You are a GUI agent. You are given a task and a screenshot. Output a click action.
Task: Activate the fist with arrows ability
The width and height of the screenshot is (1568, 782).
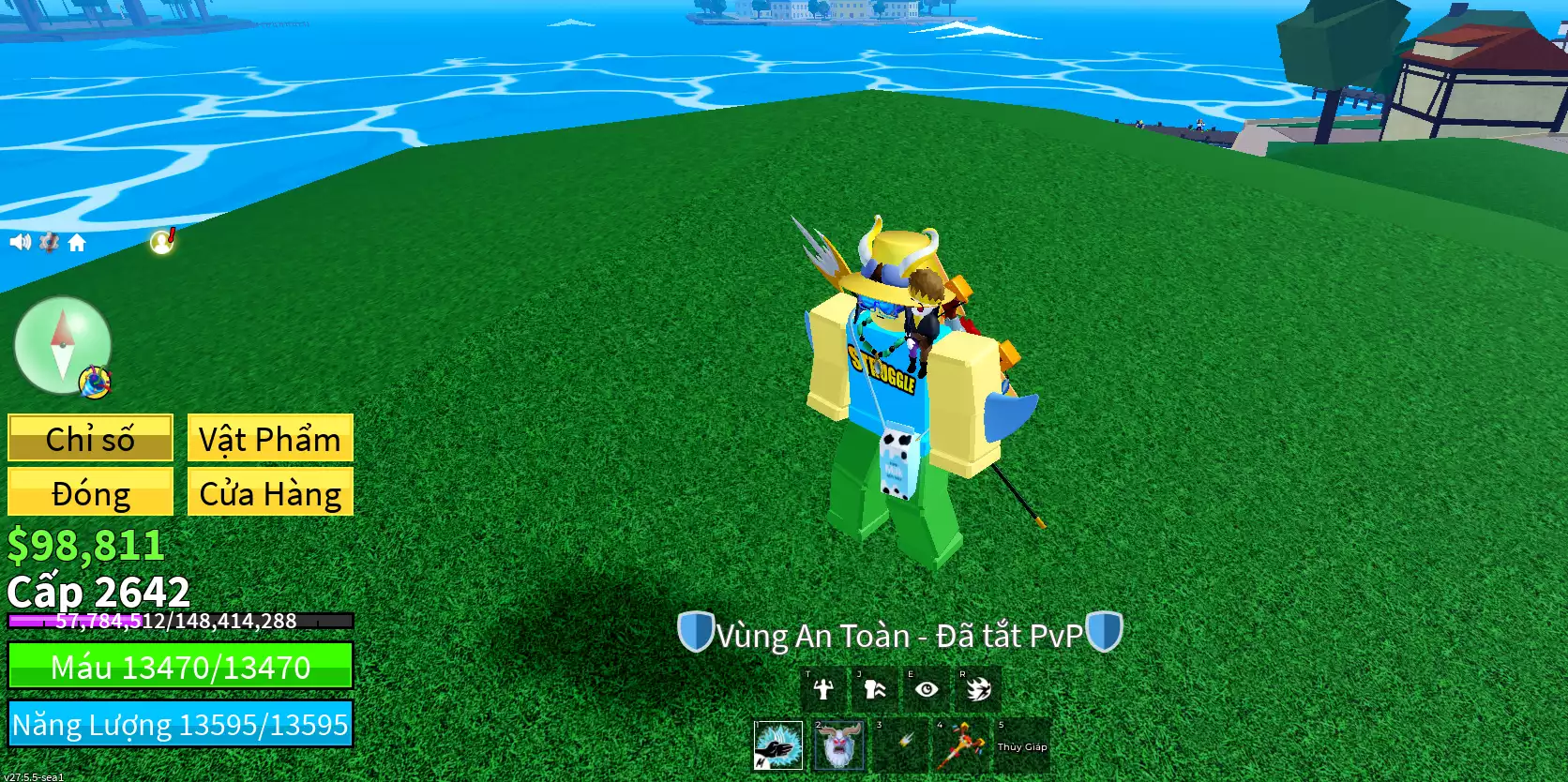click(x=875, y=690)
